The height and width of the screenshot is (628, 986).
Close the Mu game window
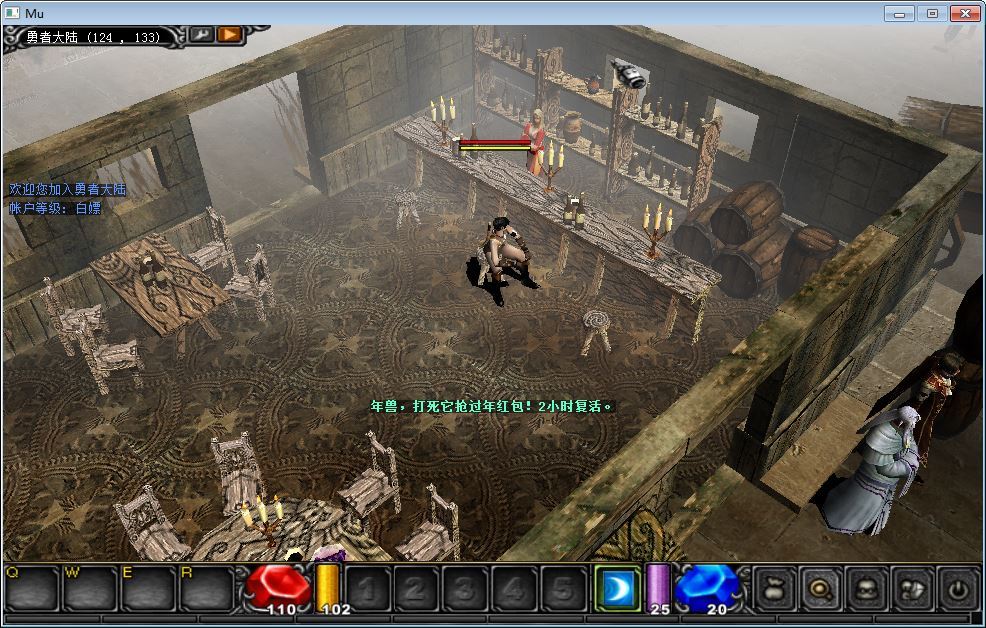[964, 13]
